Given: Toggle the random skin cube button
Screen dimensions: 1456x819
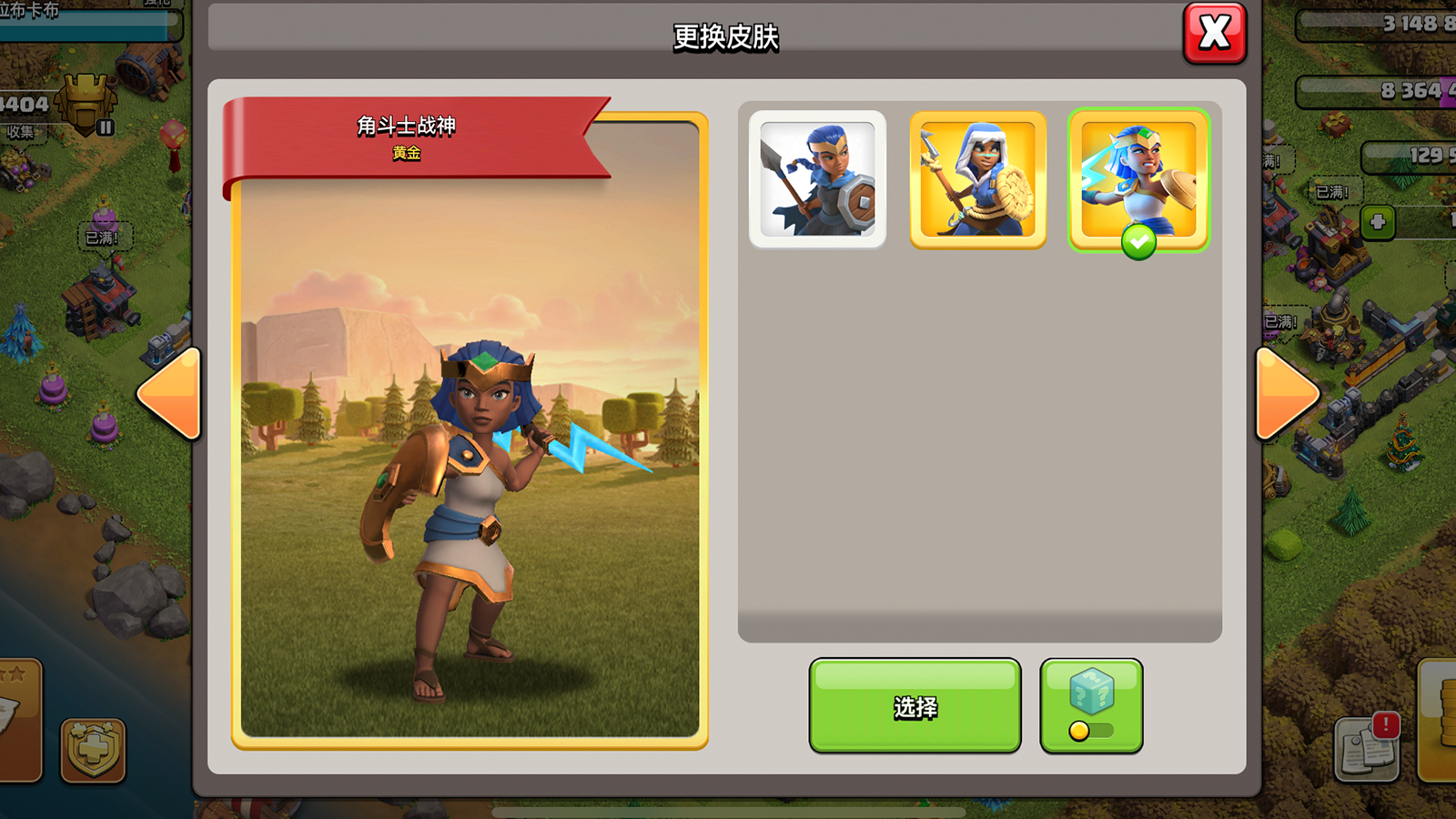Looking at the screenshot, I should pos(1091,706).
